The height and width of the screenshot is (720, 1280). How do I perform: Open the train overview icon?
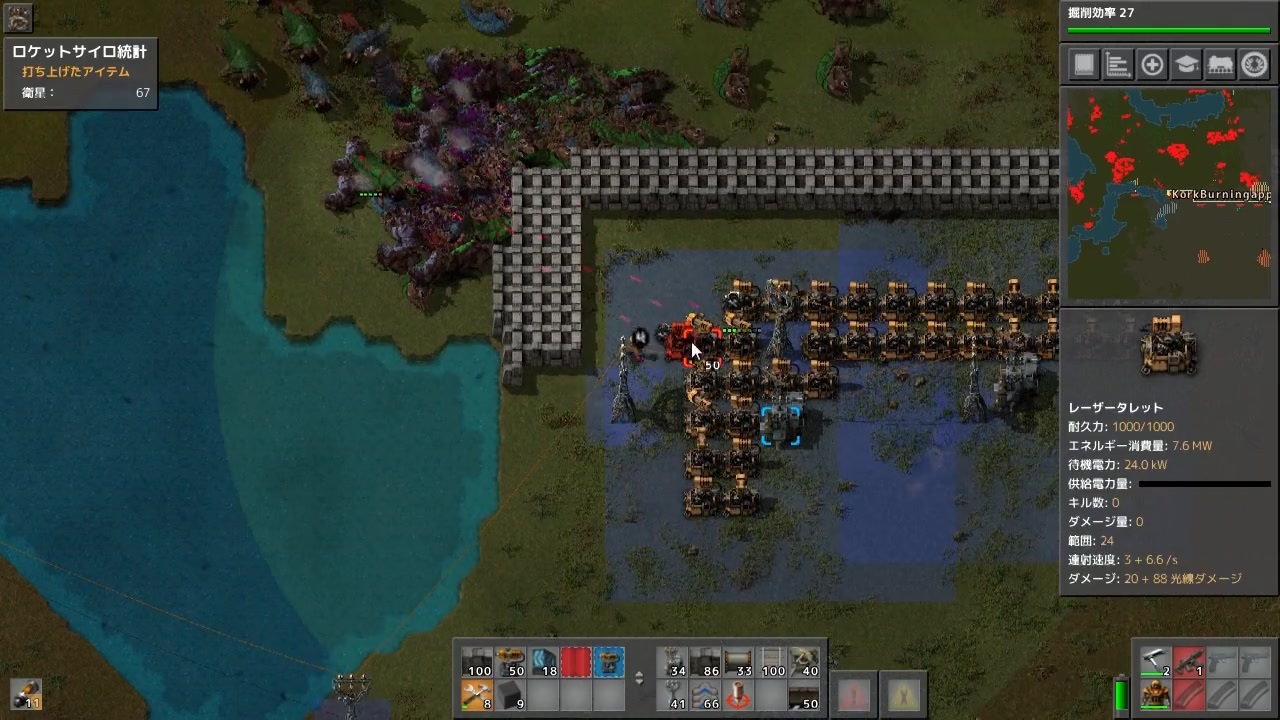[x=1220, y=64]
